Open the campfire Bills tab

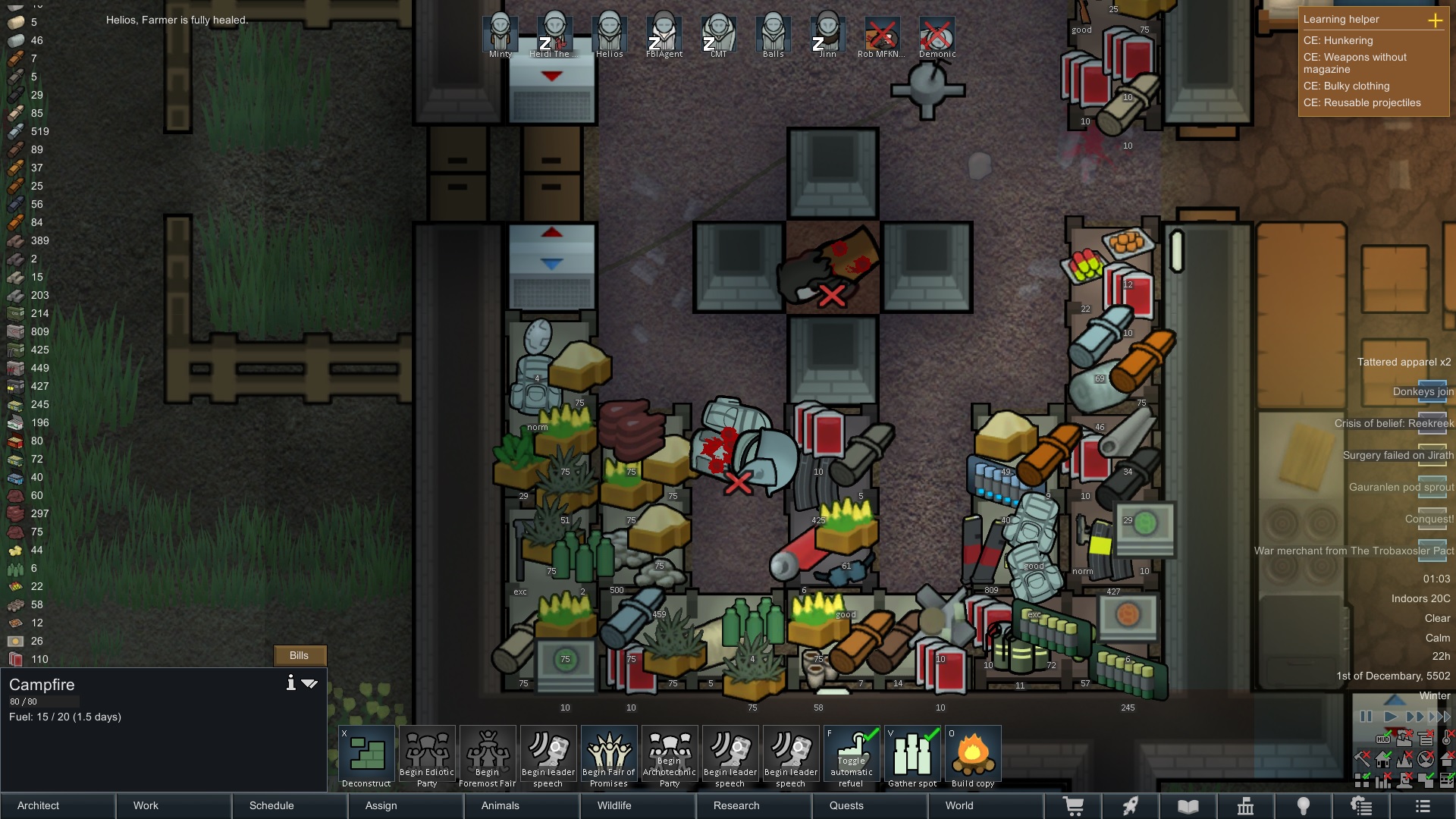[x=300, y=655]
